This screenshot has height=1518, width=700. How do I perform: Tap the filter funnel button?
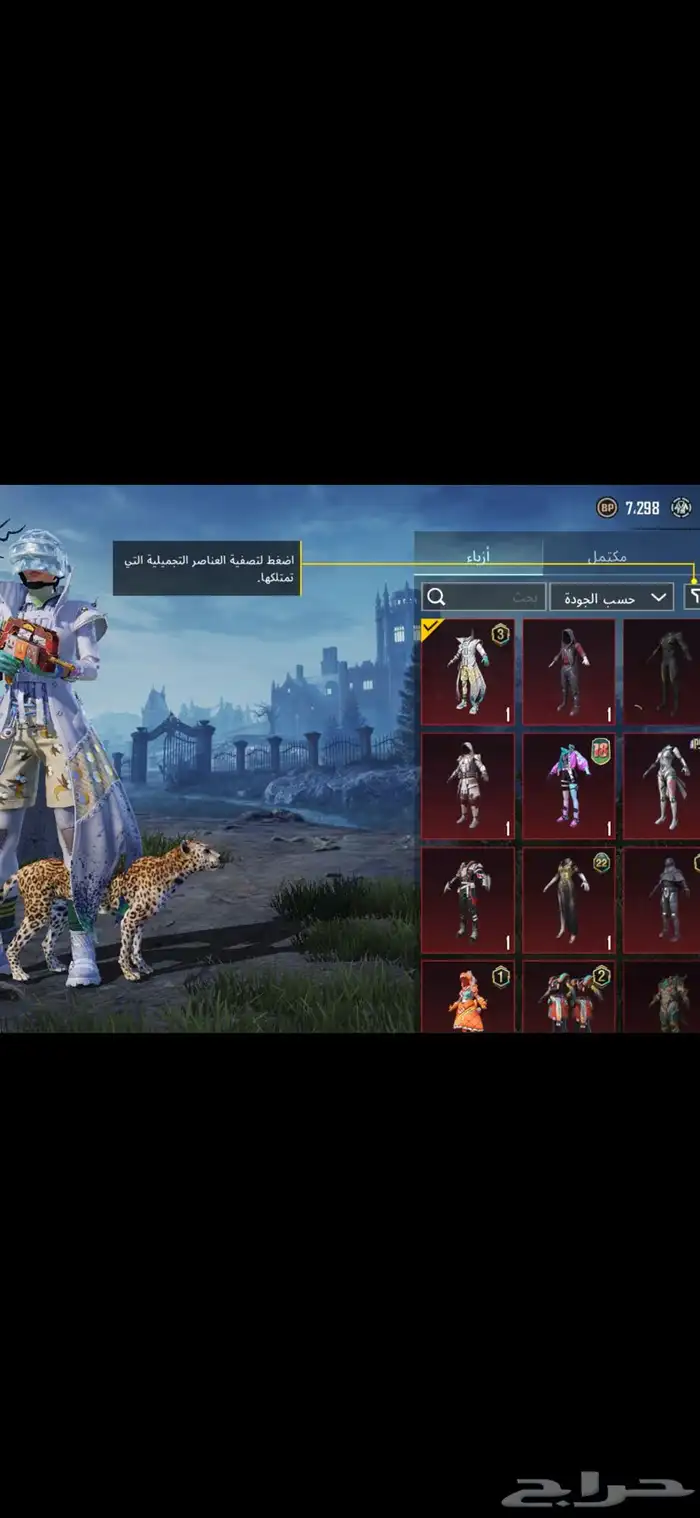click(x=692, y=597)
